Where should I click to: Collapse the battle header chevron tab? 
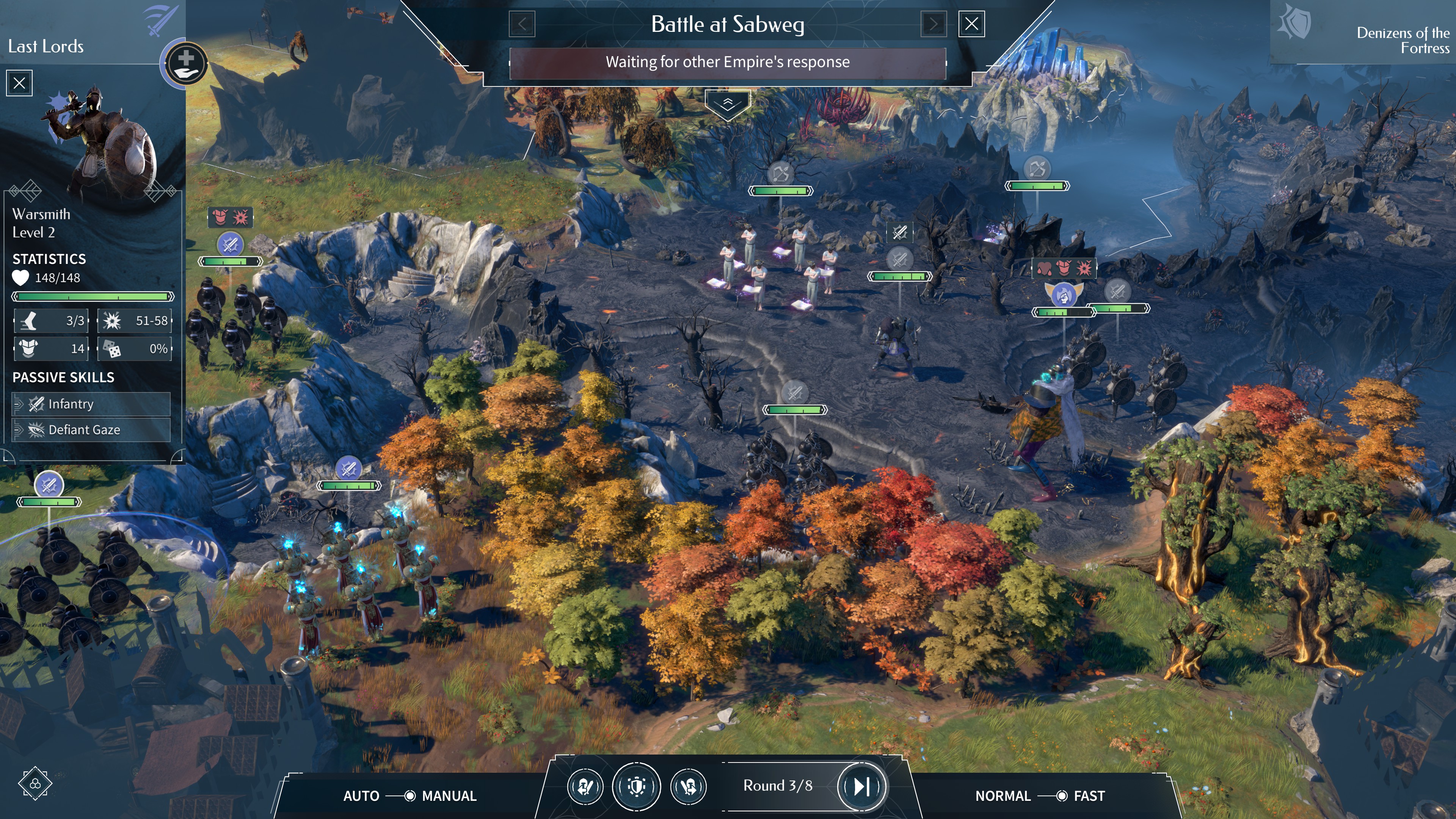728,104
